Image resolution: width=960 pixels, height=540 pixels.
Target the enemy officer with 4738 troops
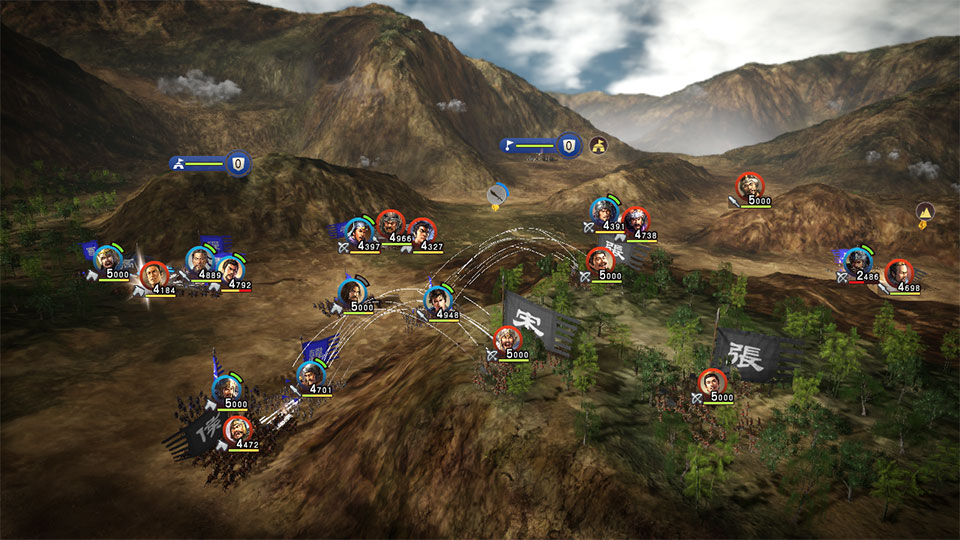coord(636,221)
